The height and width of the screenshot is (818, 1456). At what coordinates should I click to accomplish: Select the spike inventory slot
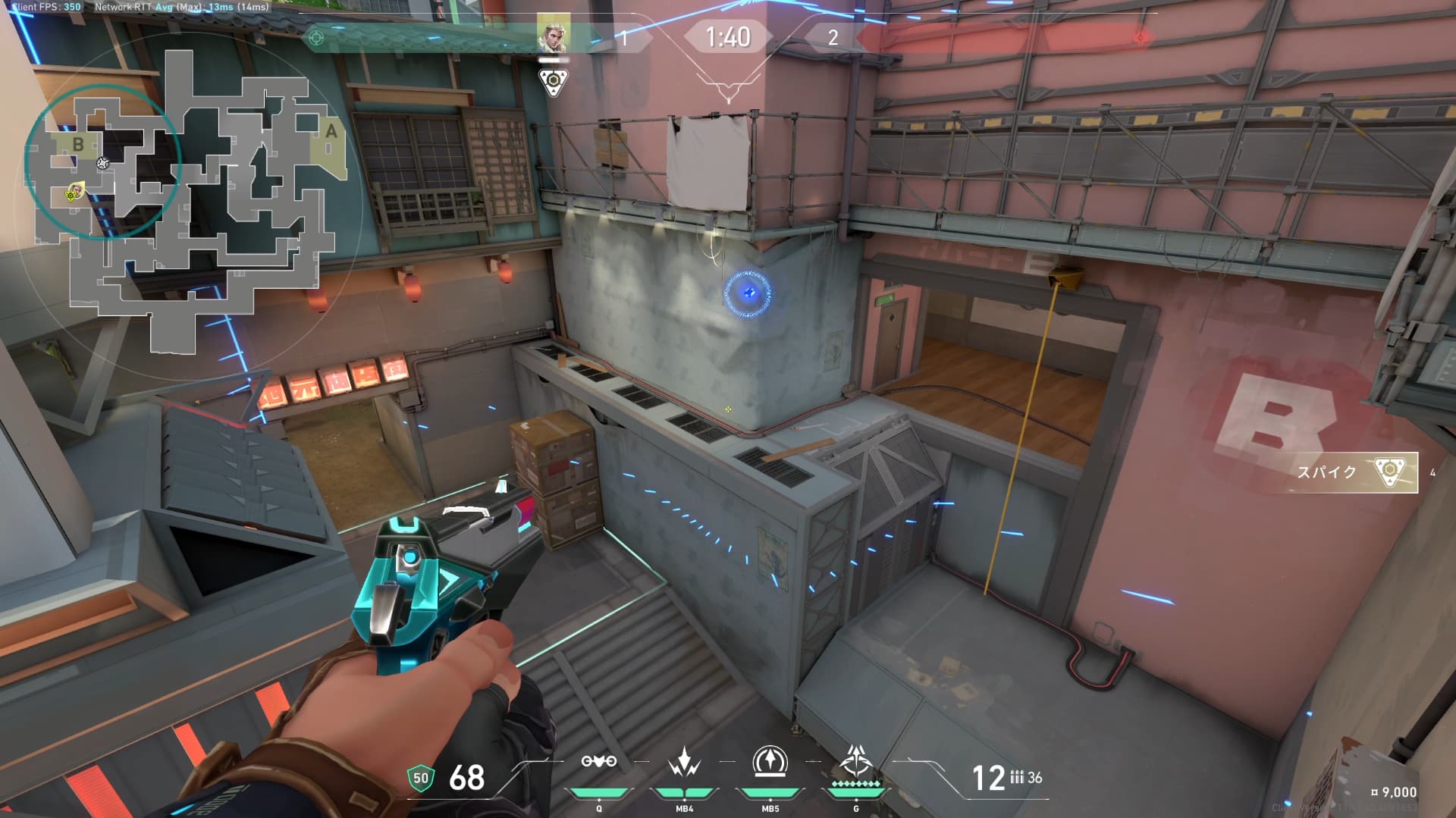coord(1356,472)
